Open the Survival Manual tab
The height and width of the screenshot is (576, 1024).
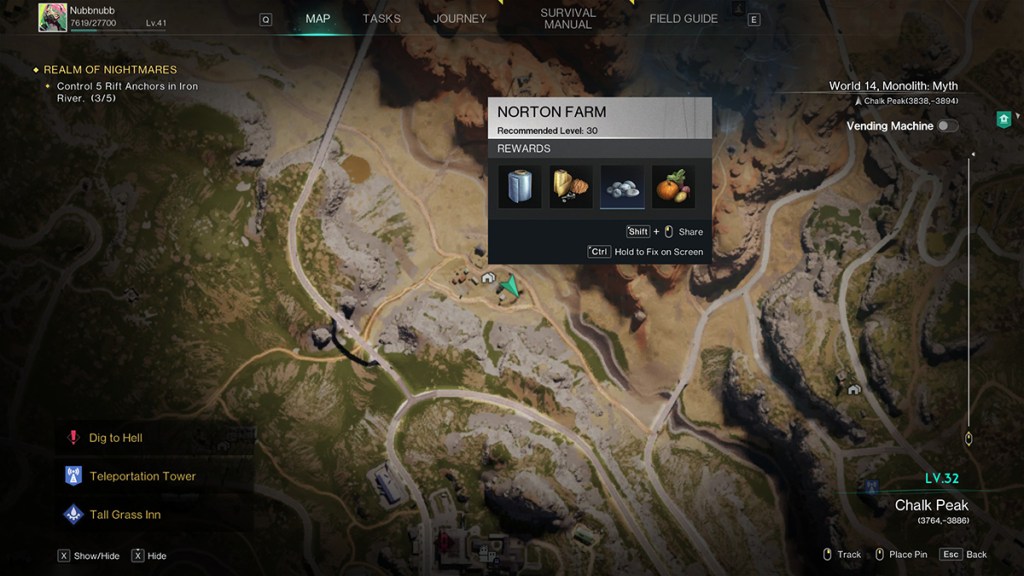pyautogui.click(x=568, y=19)
